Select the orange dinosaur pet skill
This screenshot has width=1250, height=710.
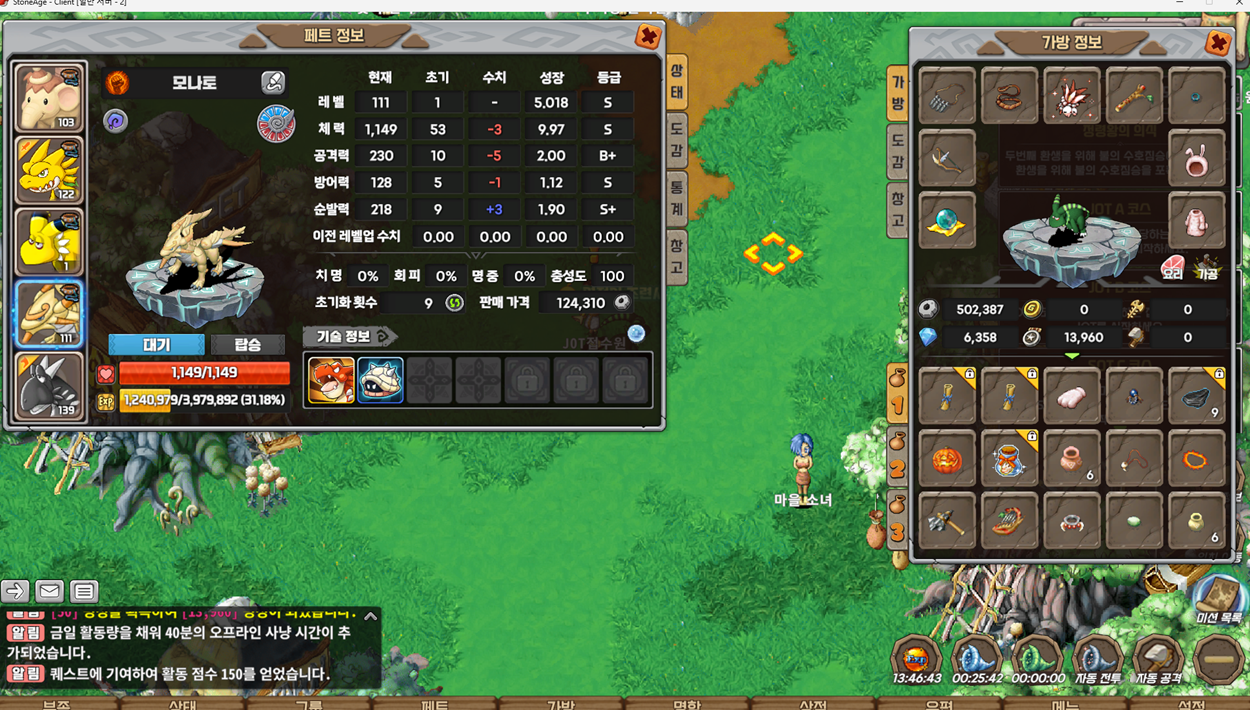pyautogui.click(x=331, y=381)
